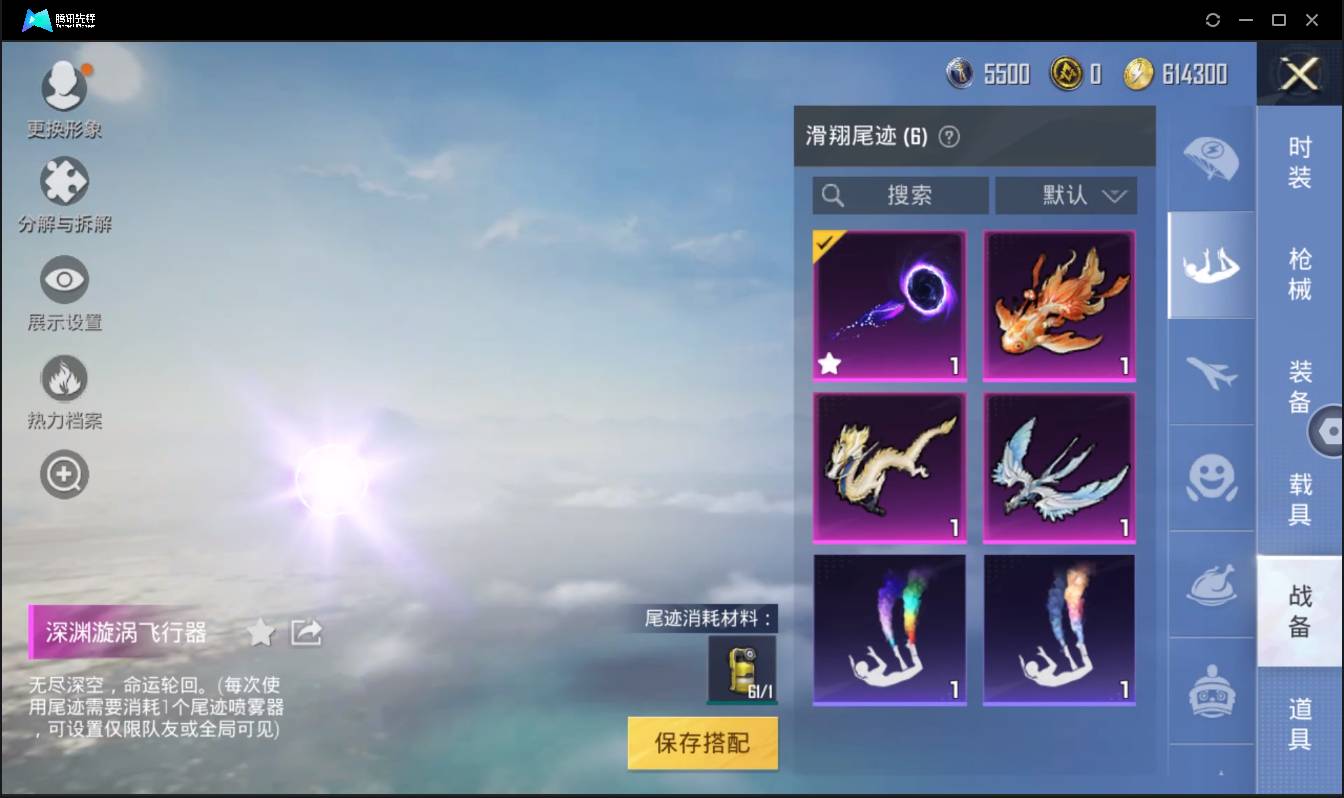Select the airplane trail category icon
The width and height of the screenshot is (1344, 798).
tap(1211, 371)
